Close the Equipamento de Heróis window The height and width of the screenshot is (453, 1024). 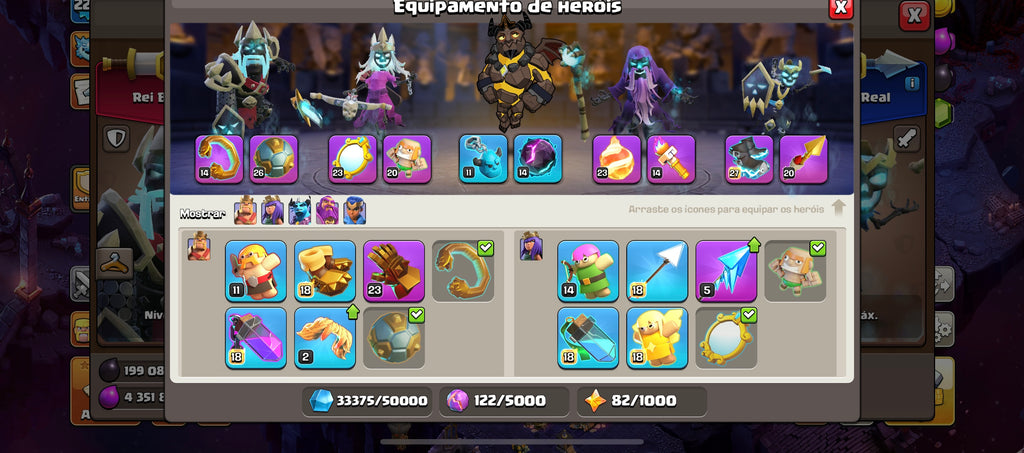point(841,8)
